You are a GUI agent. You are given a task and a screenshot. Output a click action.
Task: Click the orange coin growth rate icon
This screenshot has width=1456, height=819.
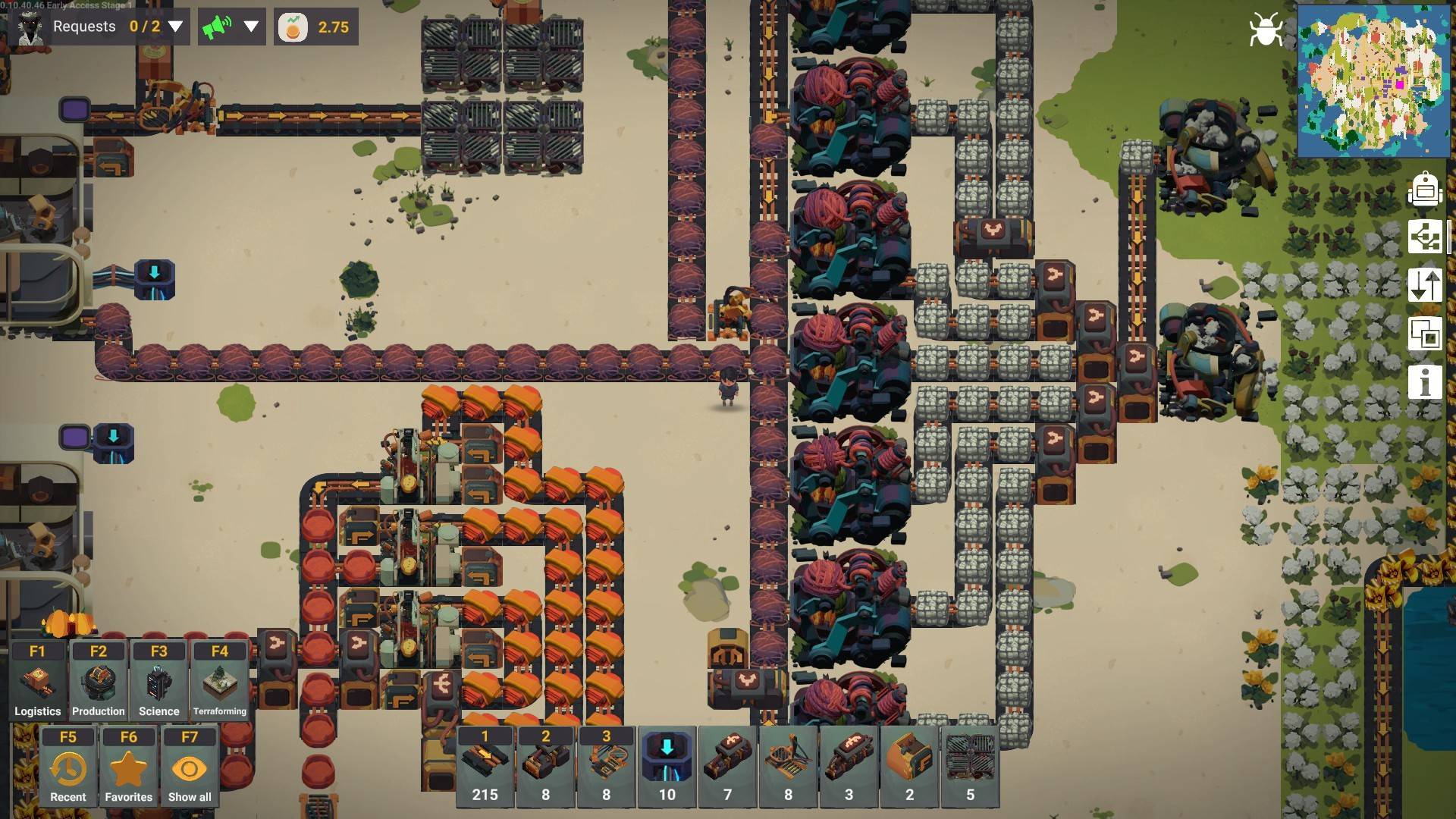293,27
